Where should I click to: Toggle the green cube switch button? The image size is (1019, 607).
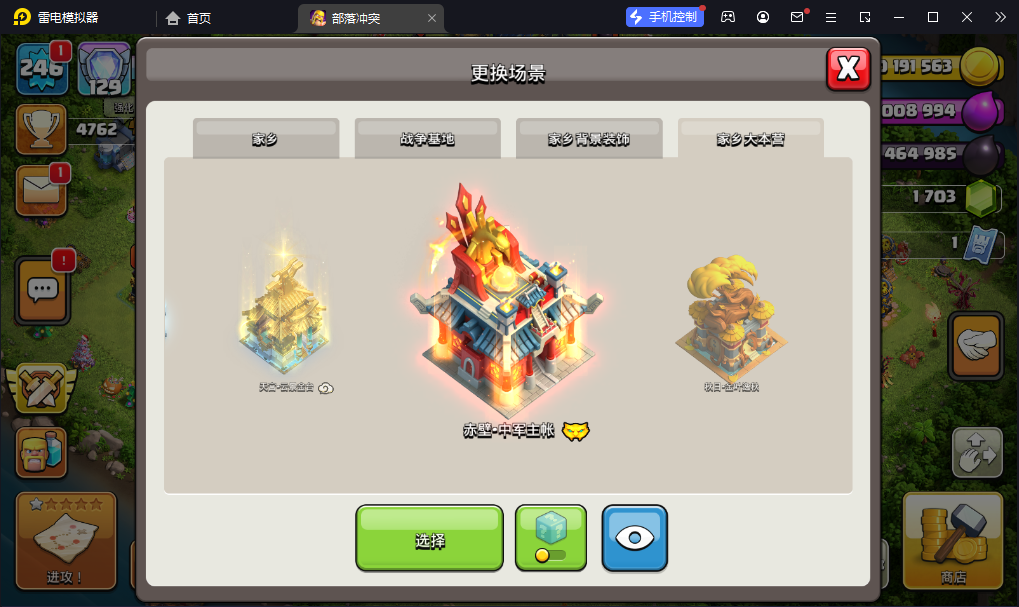[551, 538]
